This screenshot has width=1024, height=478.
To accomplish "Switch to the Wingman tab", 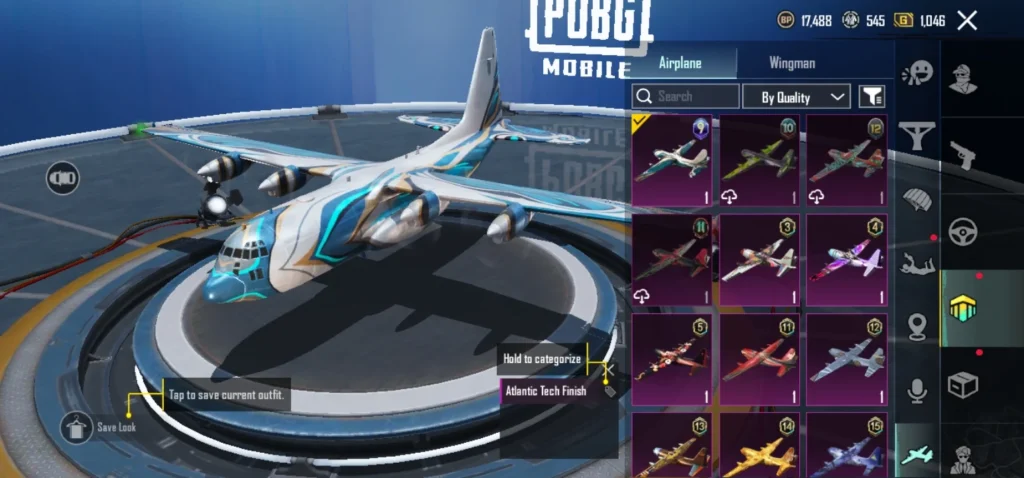I will click(792, 63).
